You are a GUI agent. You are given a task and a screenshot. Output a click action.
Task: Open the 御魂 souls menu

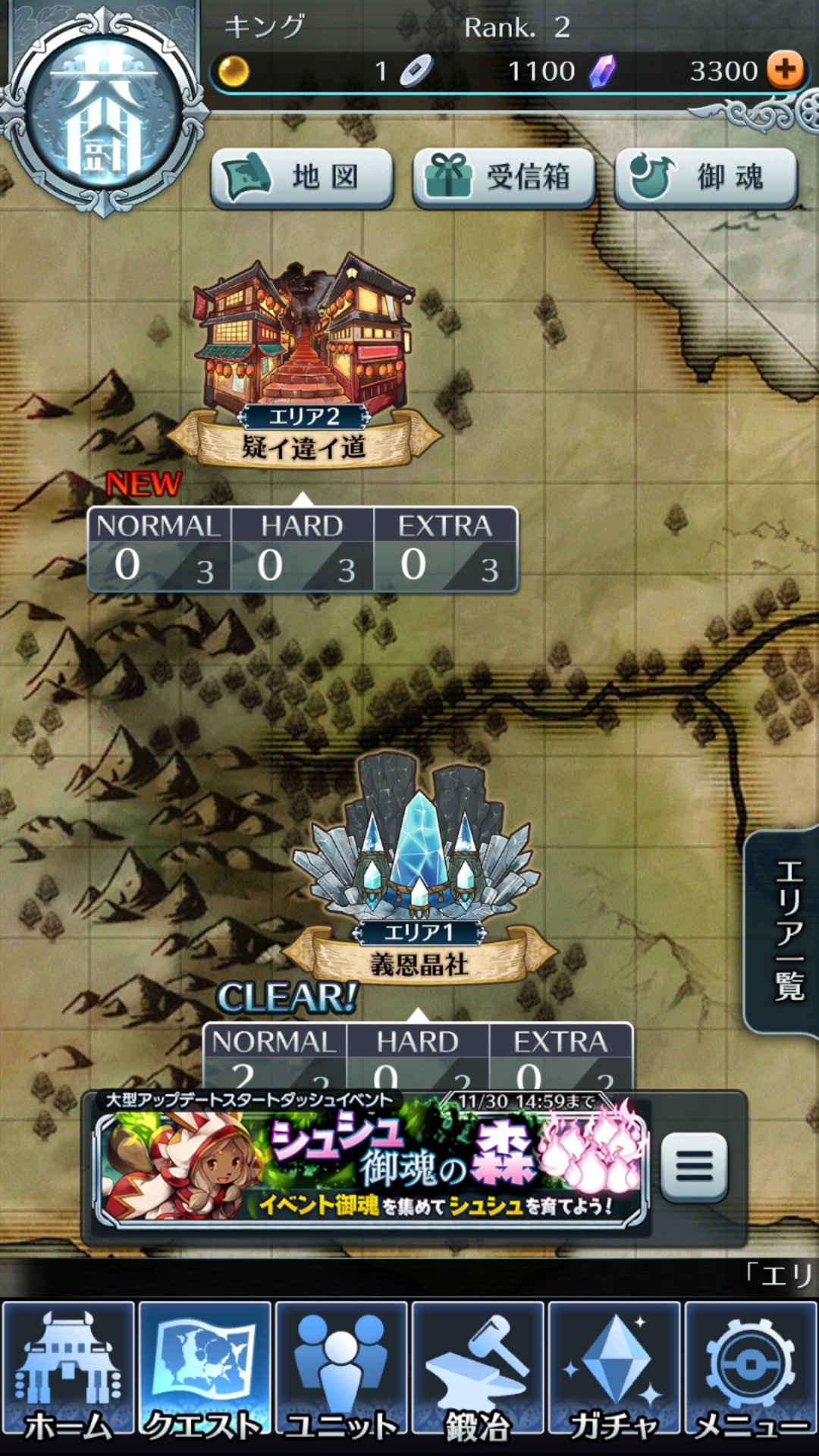tap(706, 177)
